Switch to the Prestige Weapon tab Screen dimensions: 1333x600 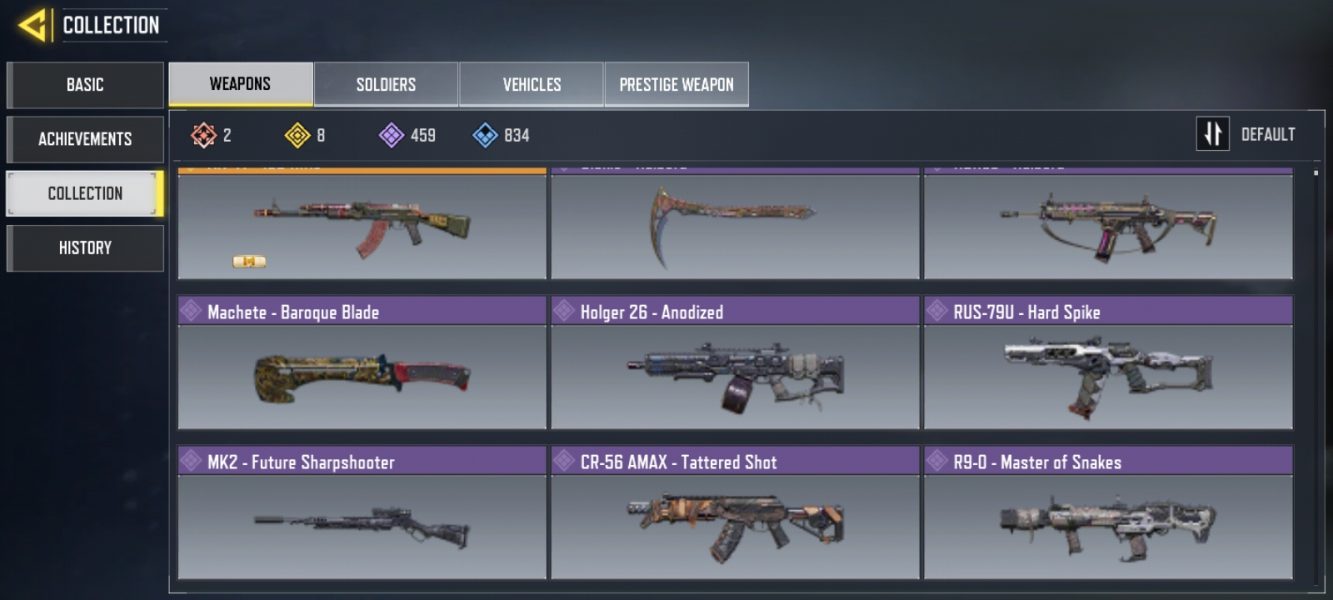pyautogui.click(x=676, y=84)
